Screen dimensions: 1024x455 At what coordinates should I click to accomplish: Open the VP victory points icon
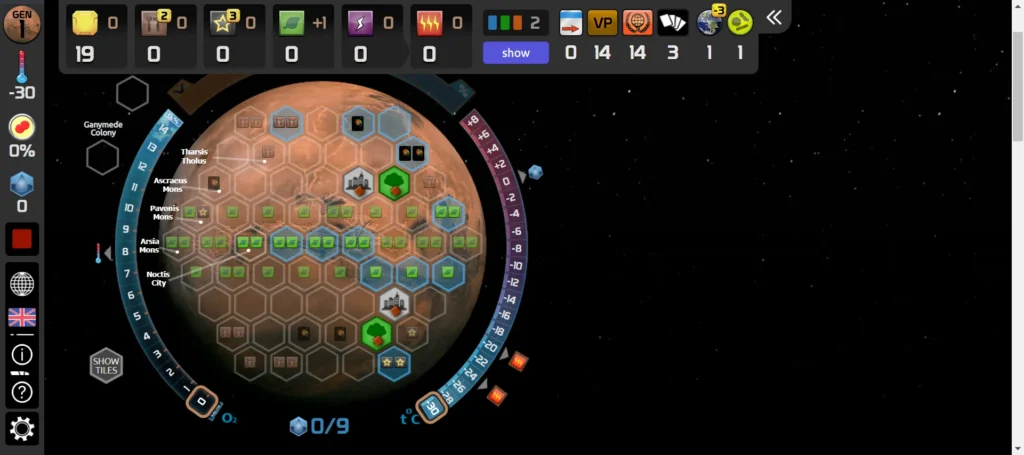coord(602,23)
